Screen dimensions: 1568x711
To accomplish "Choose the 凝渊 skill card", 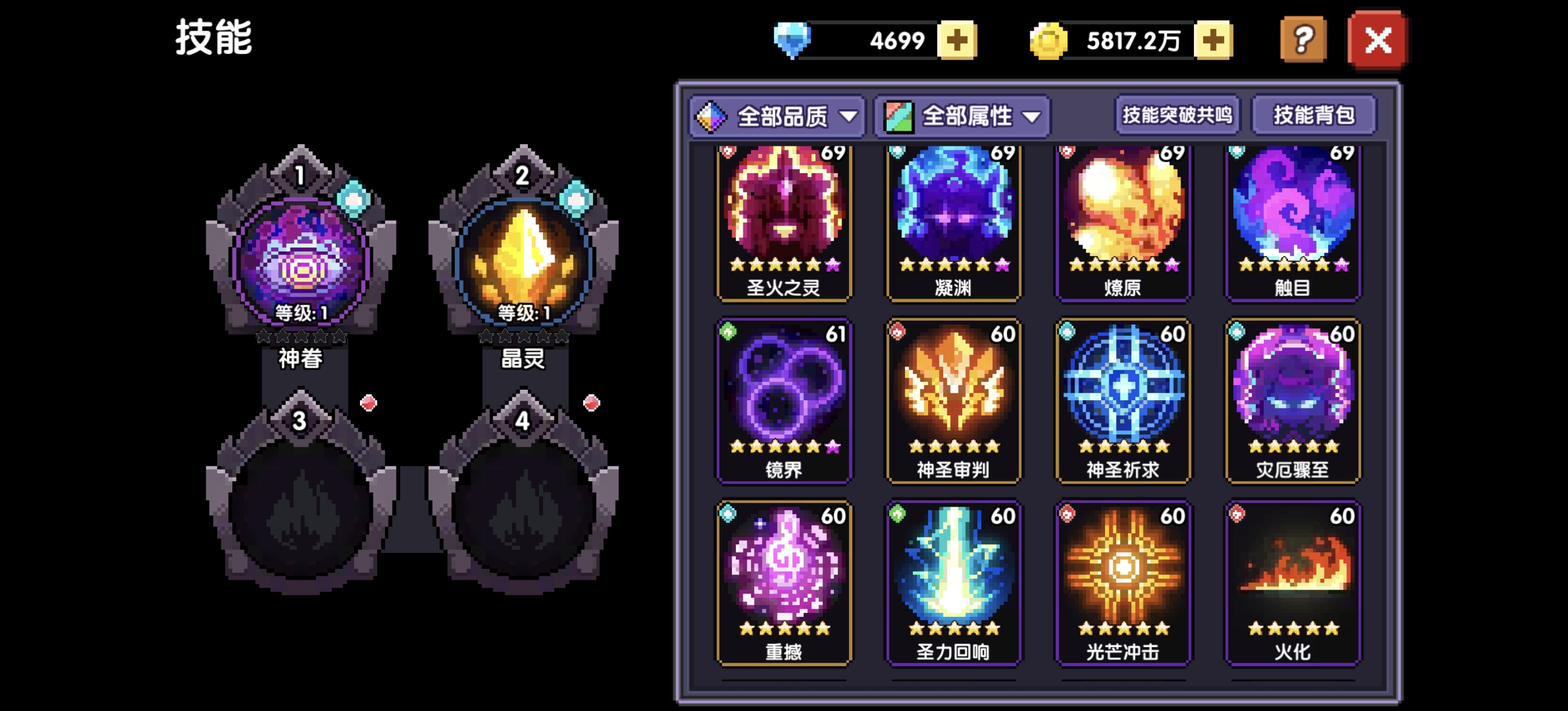I will point(953,222).
